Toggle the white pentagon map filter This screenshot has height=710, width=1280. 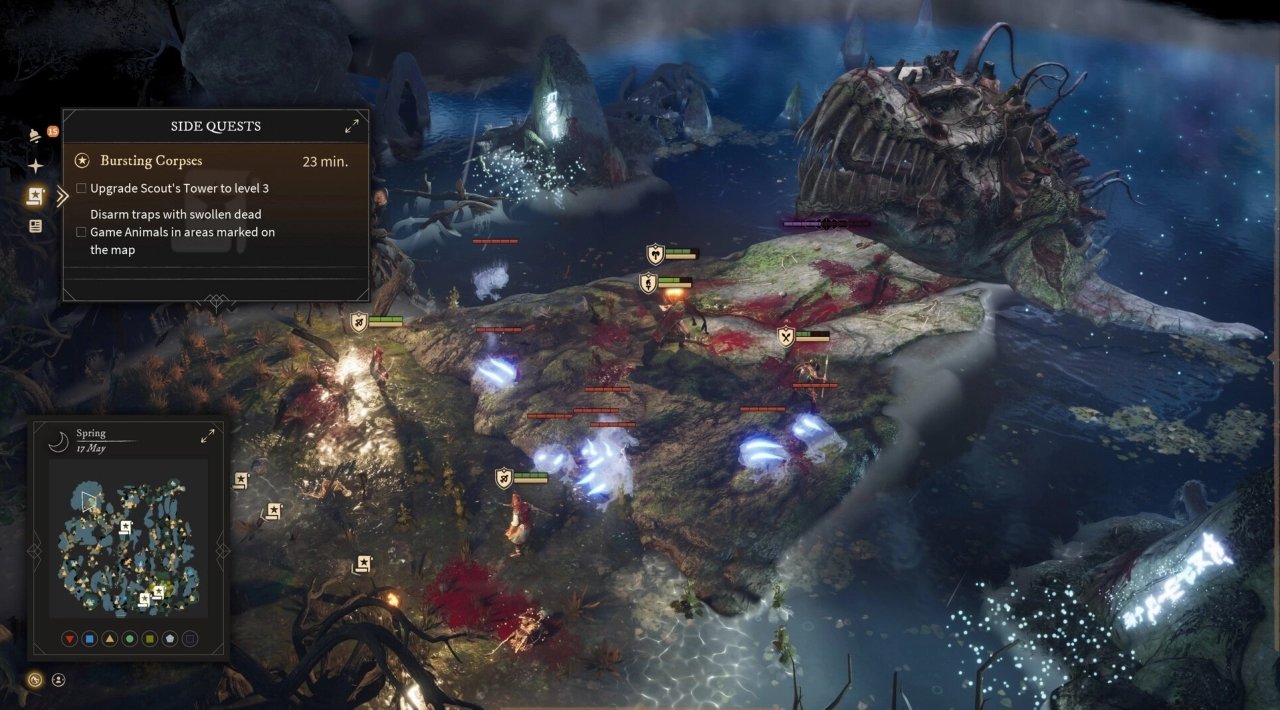pyautogui.click(x=169, y=638)
